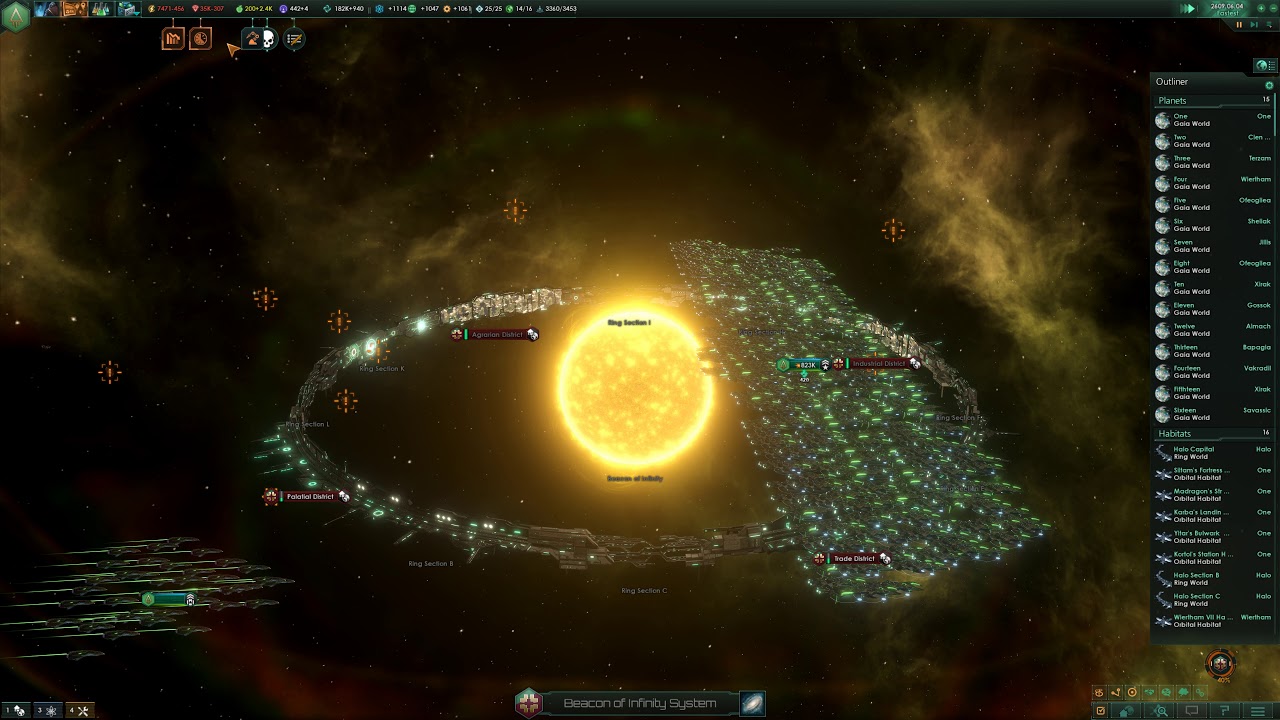Switch to the galaxy map view button

pos(752,703)
